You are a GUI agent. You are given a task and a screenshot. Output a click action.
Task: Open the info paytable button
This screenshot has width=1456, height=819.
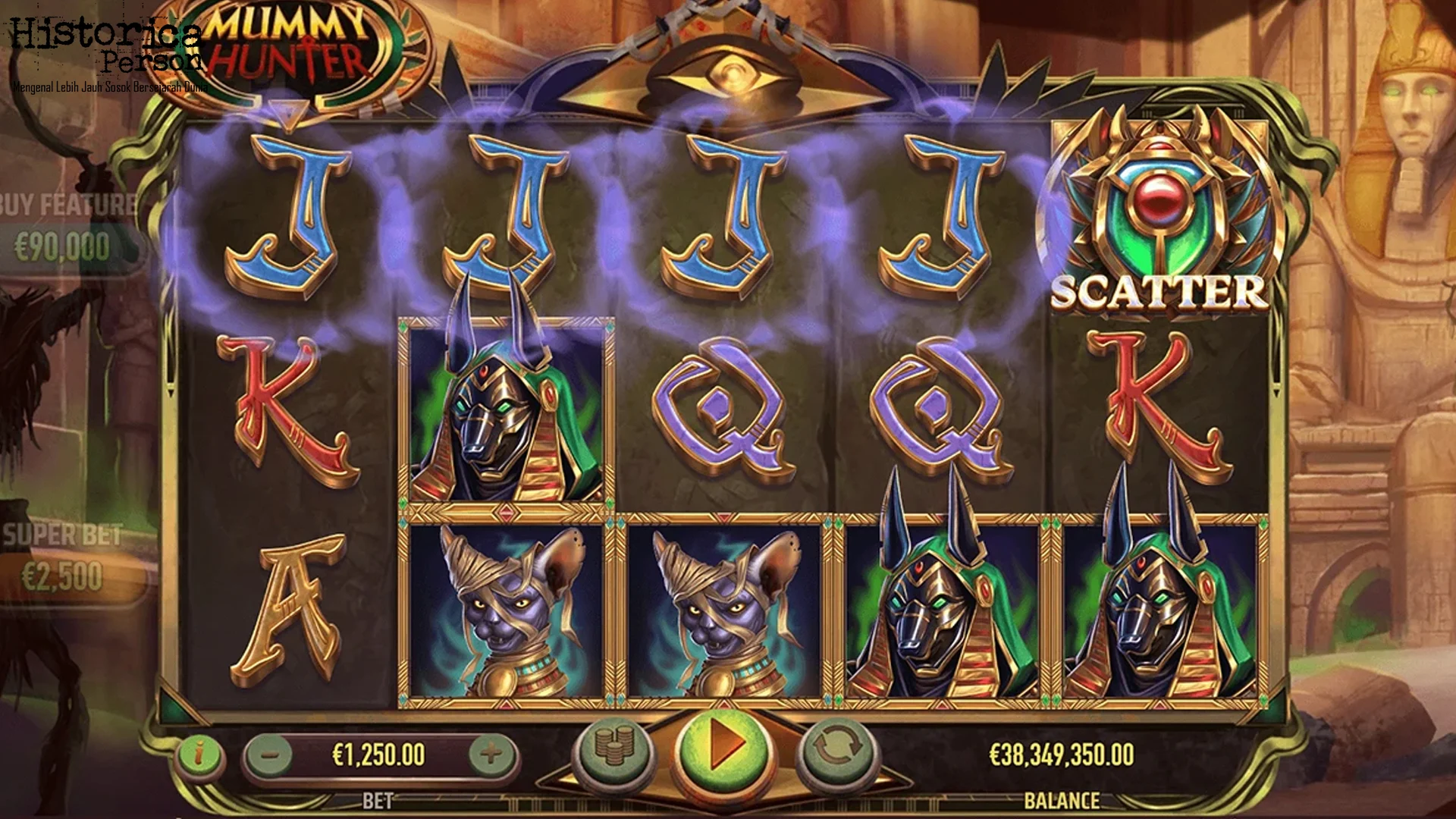pos(199,755)
